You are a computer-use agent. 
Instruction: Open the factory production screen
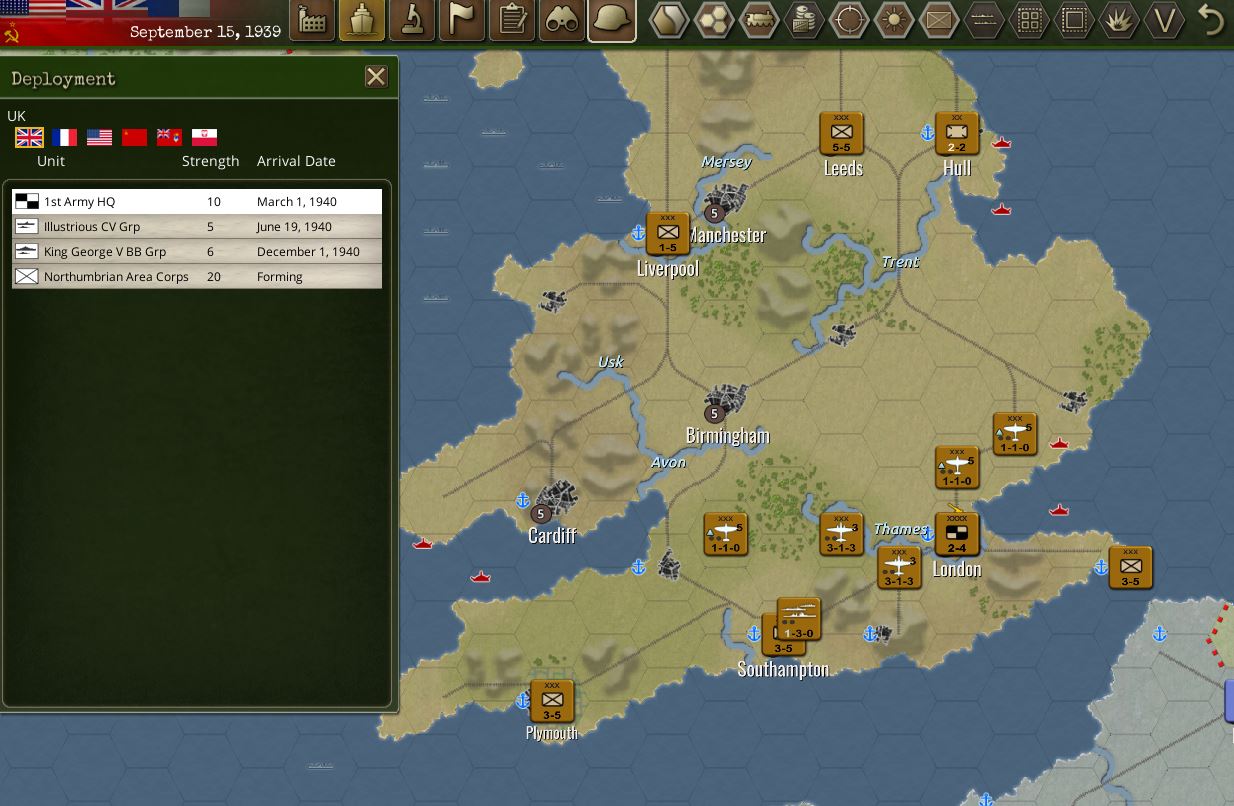click(x=312, y=20)
